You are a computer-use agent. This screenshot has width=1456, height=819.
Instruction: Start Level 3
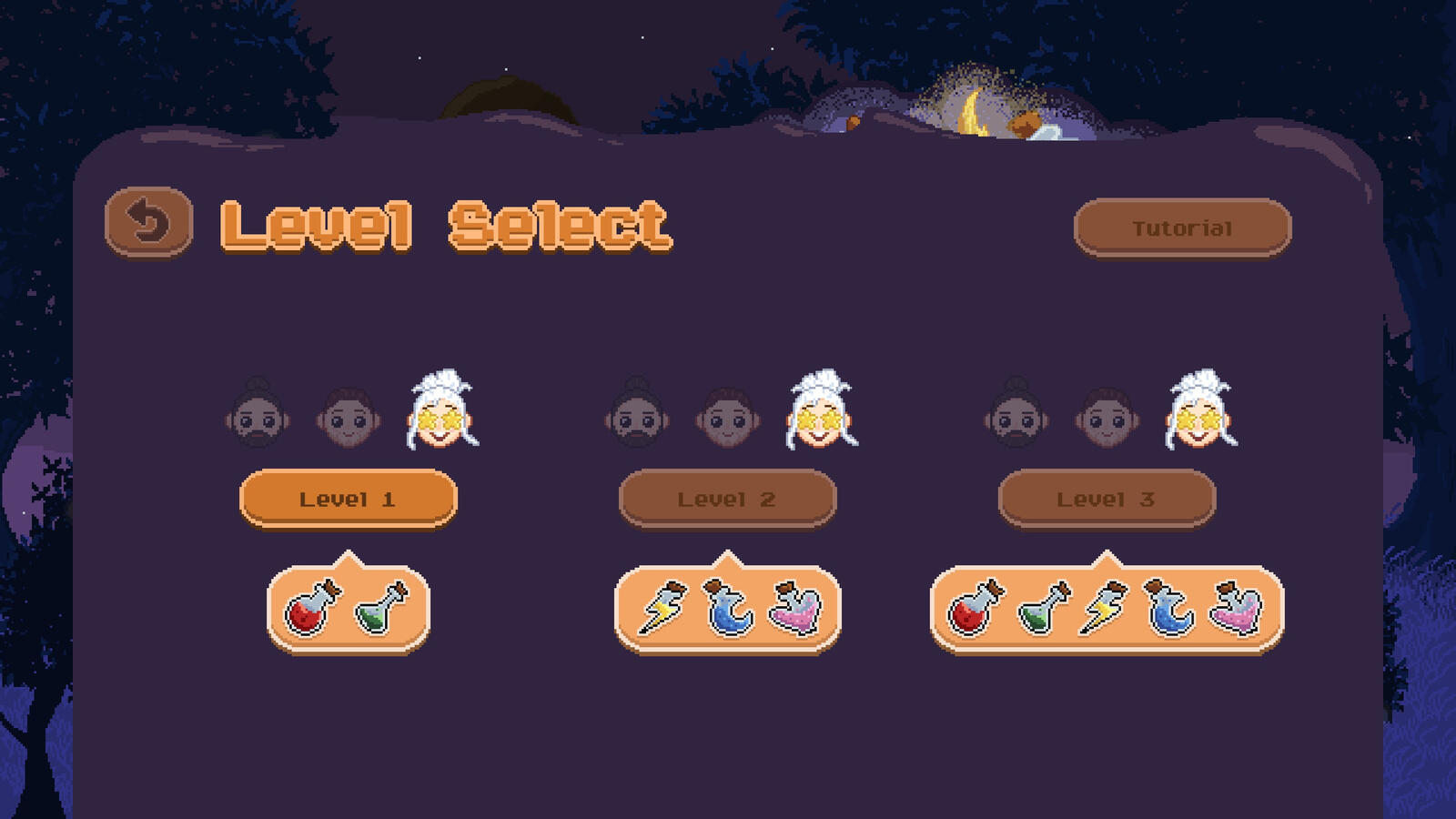[x=1107, y=499]
